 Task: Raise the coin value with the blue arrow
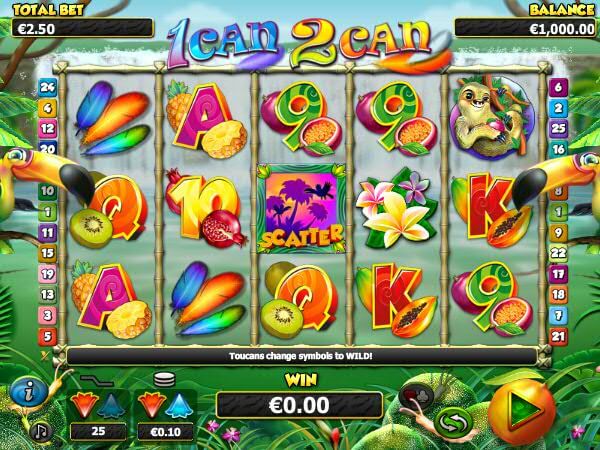tap(180, 406)
